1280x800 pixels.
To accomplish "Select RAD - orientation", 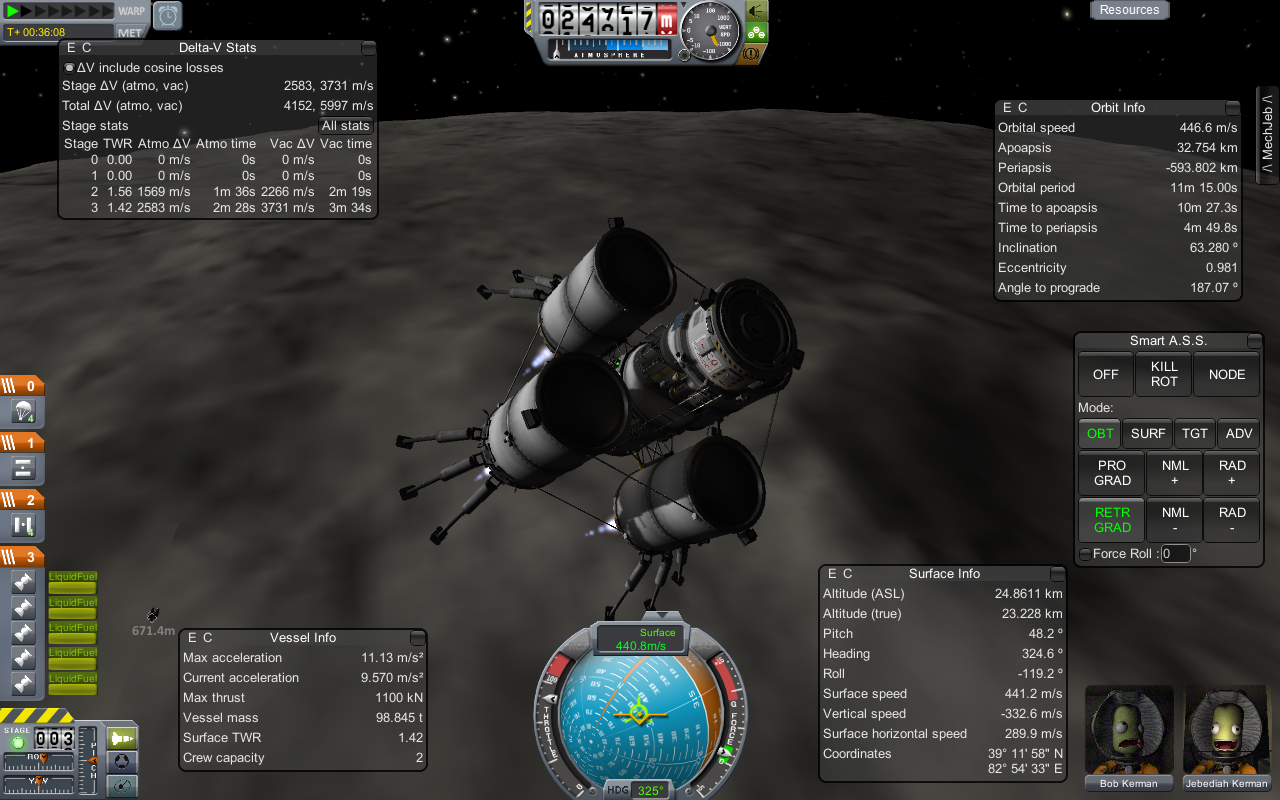I will pos(1232,520).
